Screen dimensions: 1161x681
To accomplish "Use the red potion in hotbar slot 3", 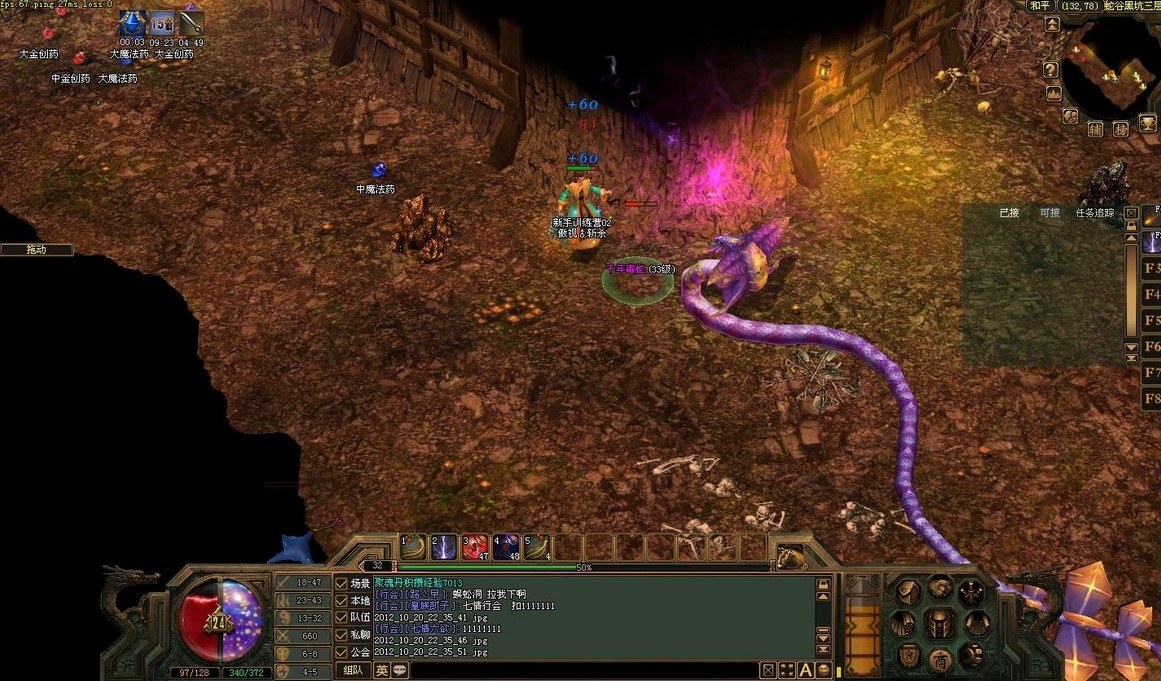I will 475,547.
